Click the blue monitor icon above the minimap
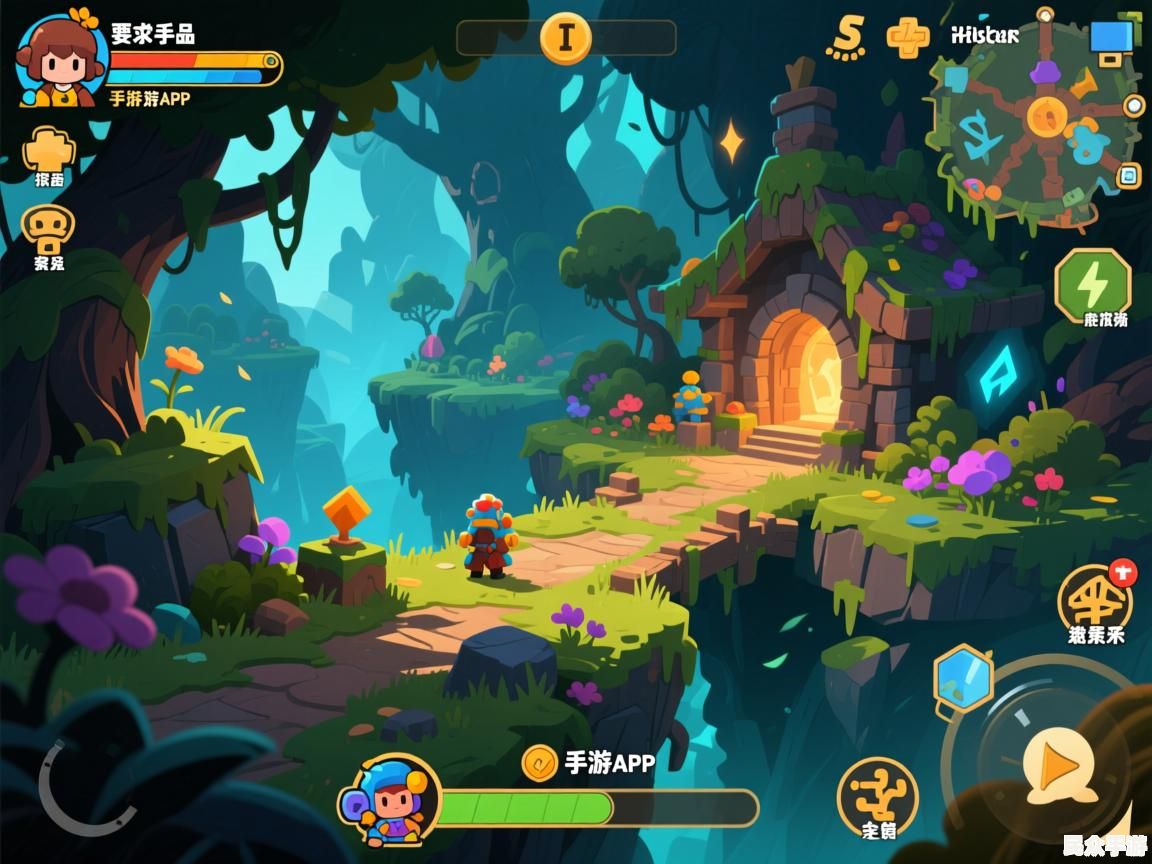 1111,38
